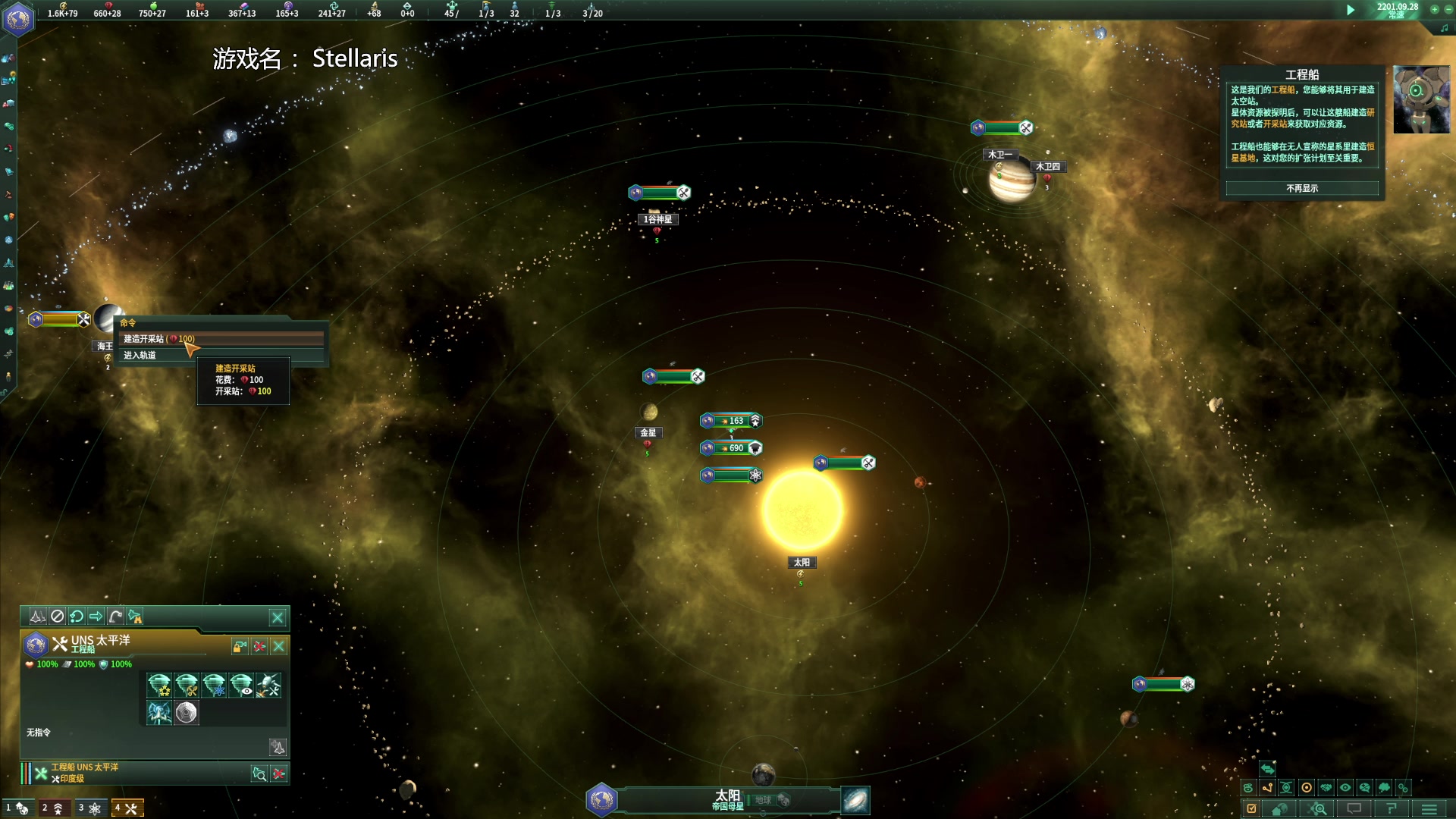Image resolution: width=1456 pixels, height=819 pixels.
Task: Dismiss tutorial with 不再显示 button
Action: (1301, 188)
